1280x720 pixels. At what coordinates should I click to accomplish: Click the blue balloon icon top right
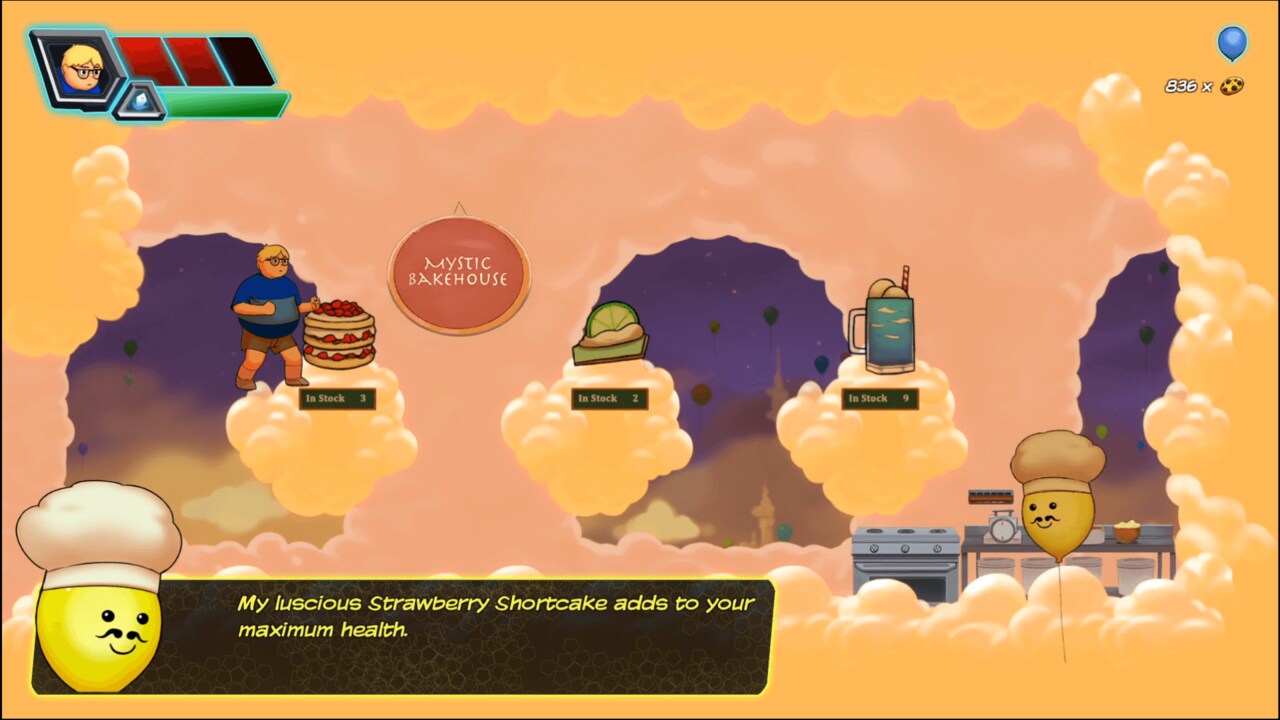click(1232, 45)
